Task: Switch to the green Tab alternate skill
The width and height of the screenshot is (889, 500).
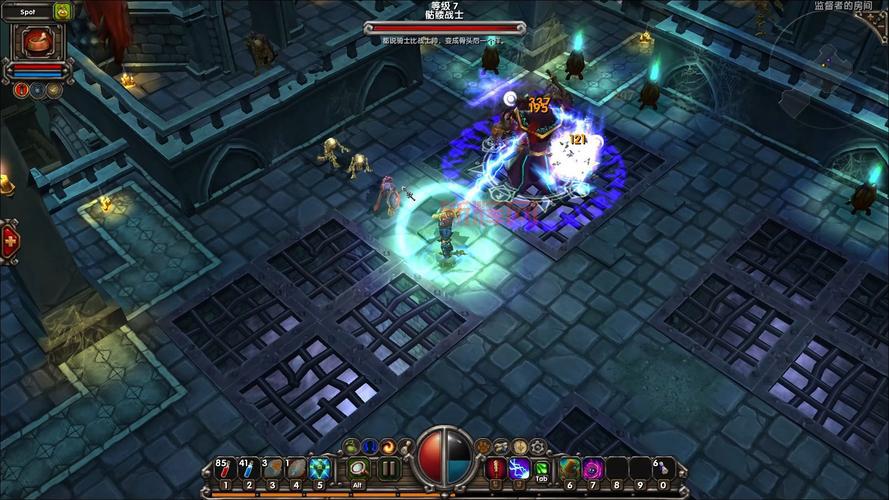Action: pyautogui.click(x=541, y=468)
